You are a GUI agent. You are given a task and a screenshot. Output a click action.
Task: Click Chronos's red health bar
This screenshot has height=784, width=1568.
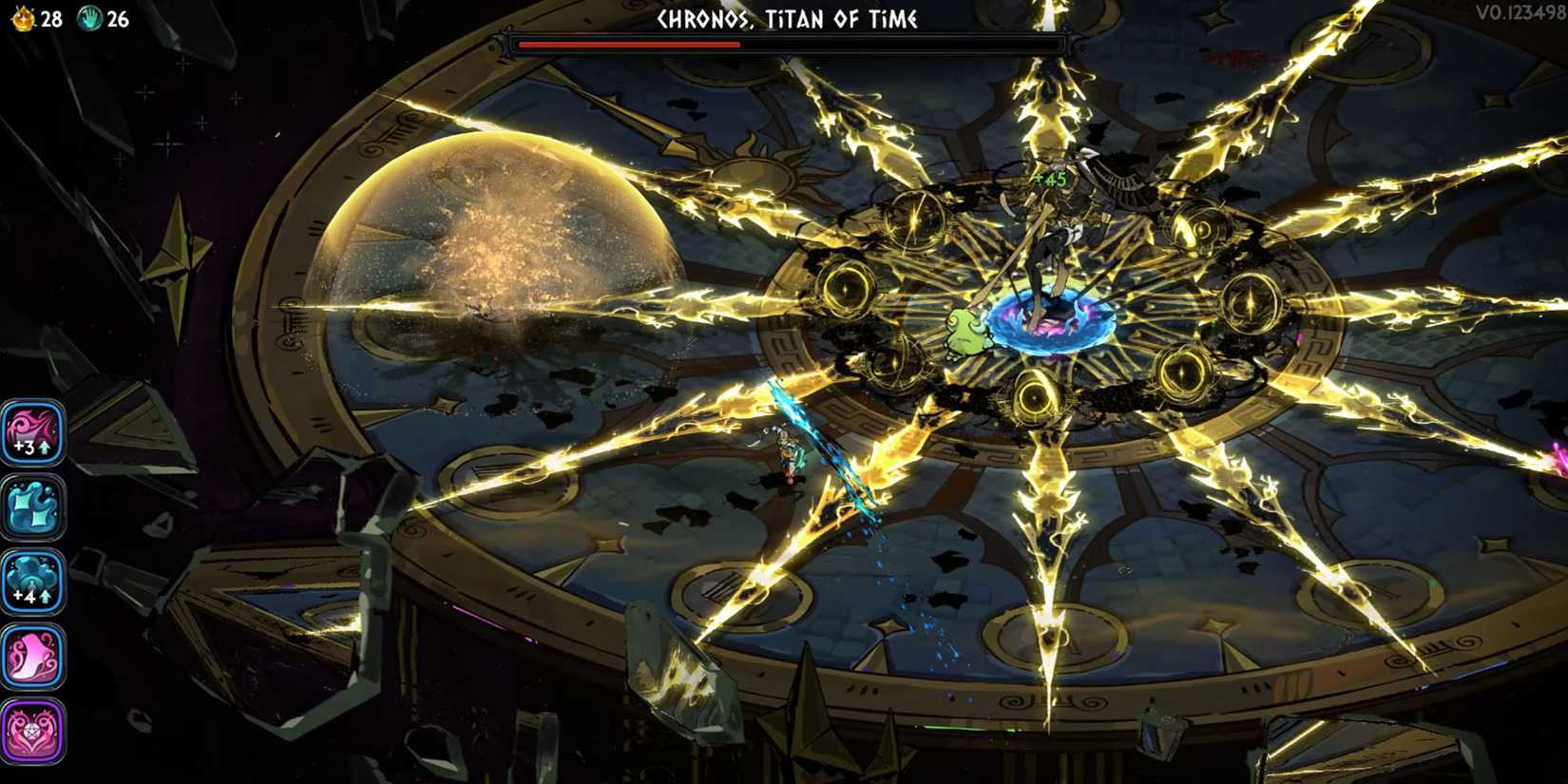tap(627, 42)
